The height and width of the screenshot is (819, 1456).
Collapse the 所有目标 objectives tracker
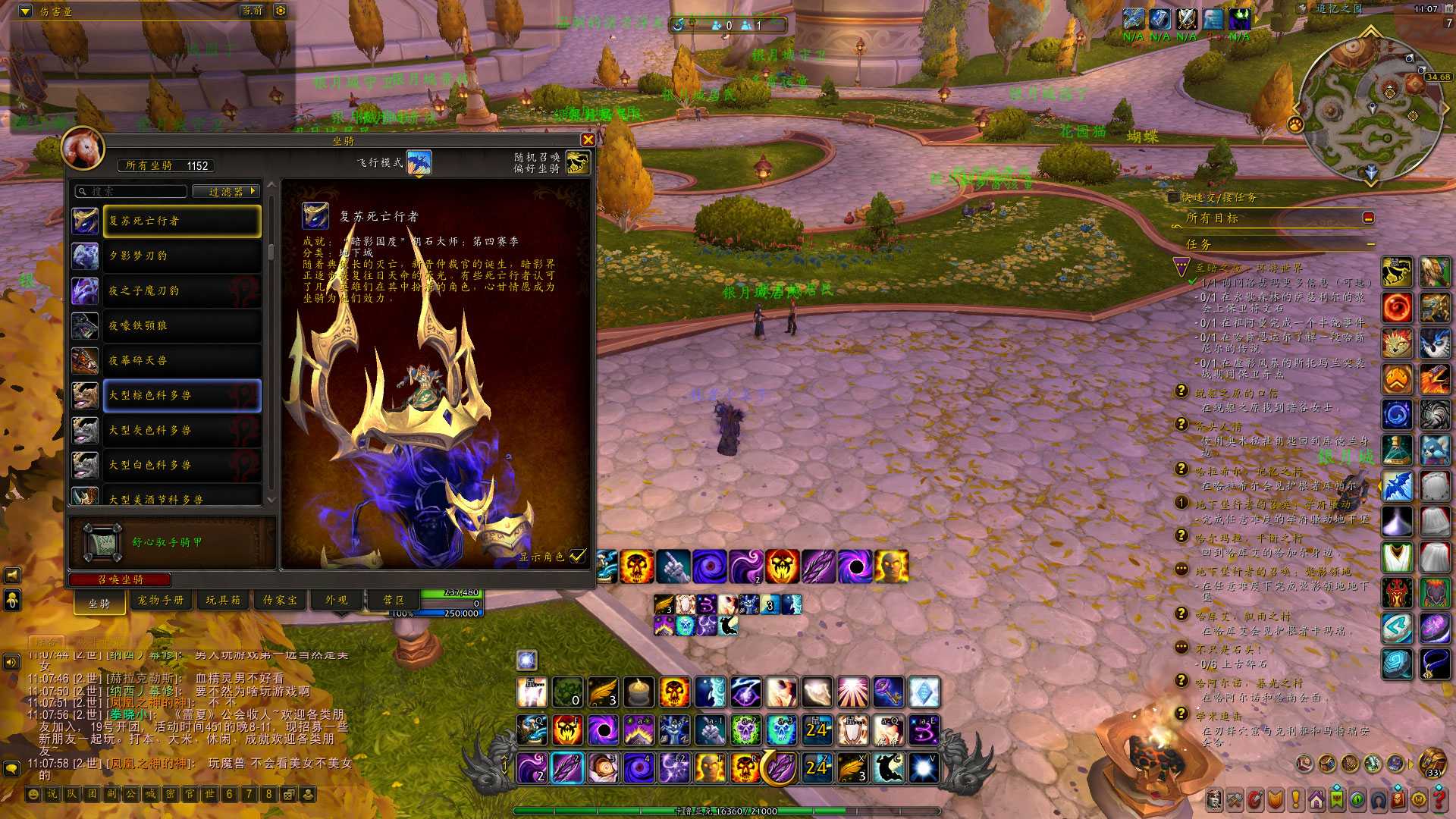[1369, 218]
